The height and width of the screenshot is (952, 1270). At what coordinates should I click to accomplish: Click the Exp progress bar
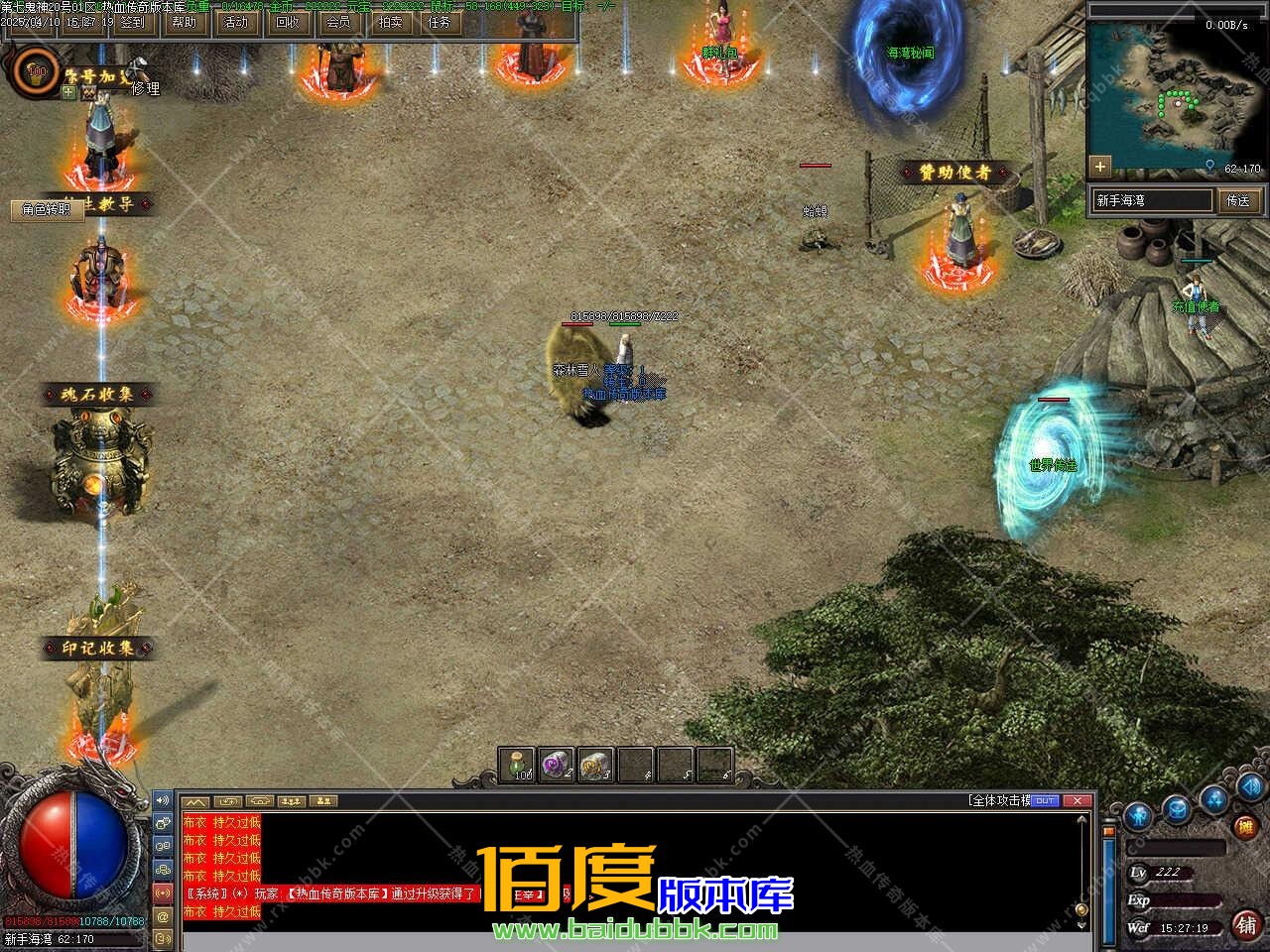click(x=1186, y=900)
